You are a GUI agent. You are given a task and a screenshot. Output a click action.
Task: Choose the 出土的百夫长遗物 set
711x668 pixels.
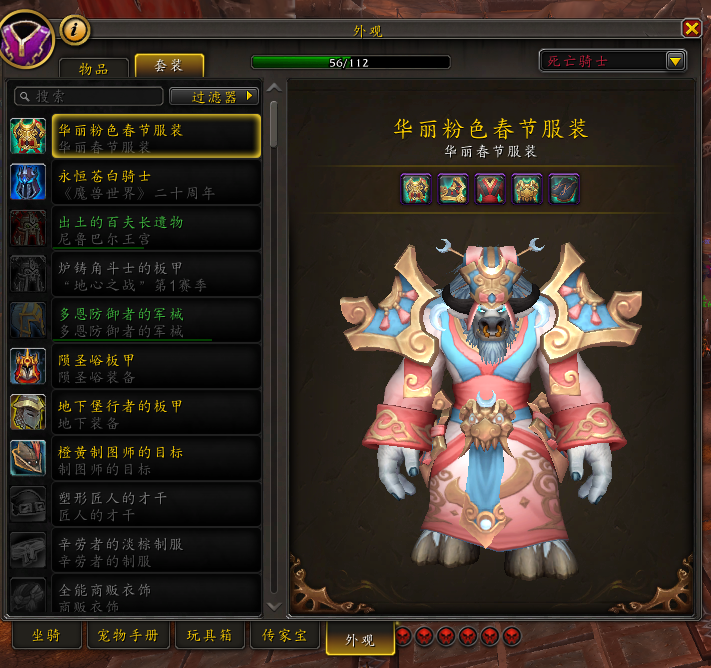pyautogui.click(x=135, y=229)
